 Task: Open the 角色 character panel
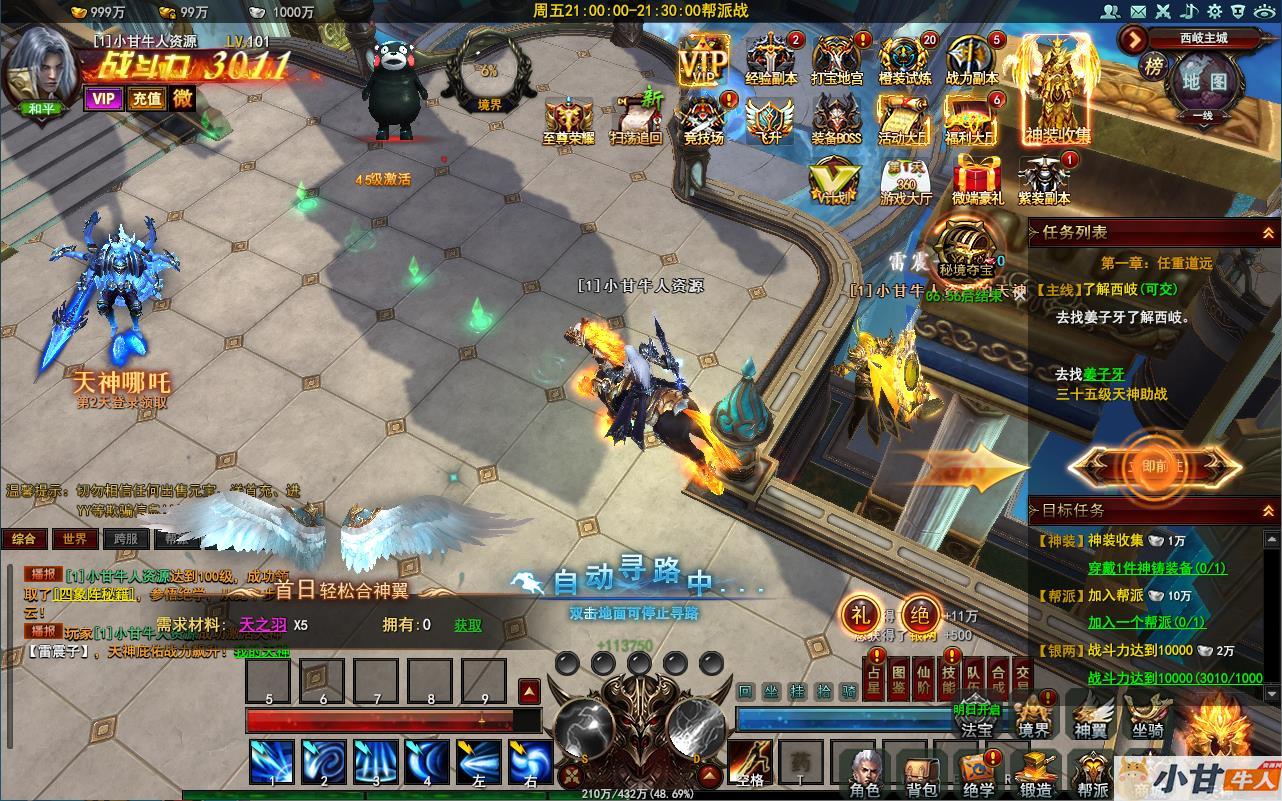click(865, 774)
